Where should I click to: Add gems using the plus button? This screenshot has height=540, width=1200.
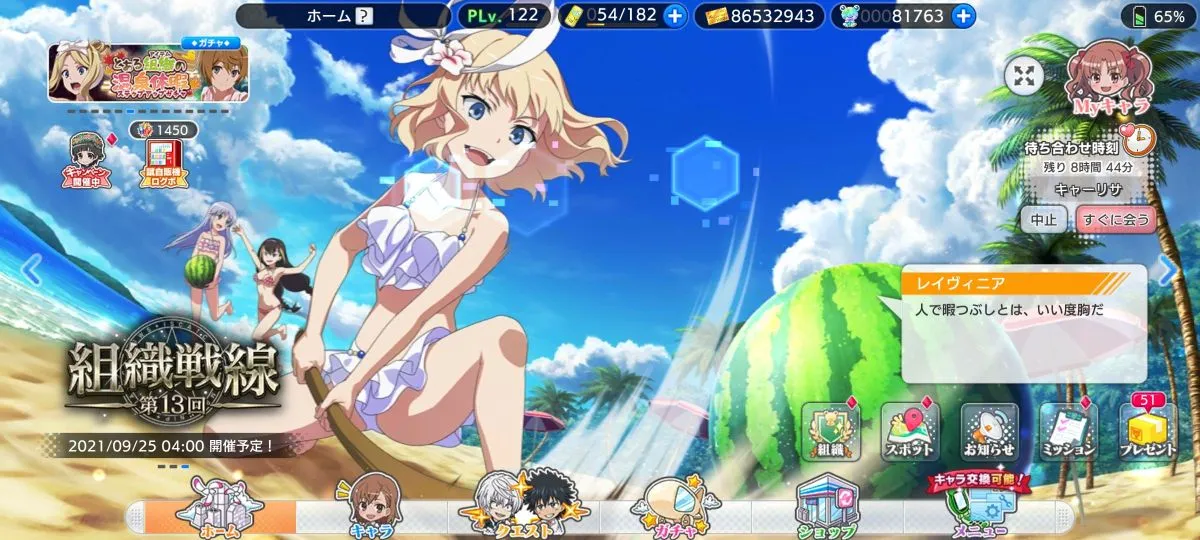tap(962, 16)
